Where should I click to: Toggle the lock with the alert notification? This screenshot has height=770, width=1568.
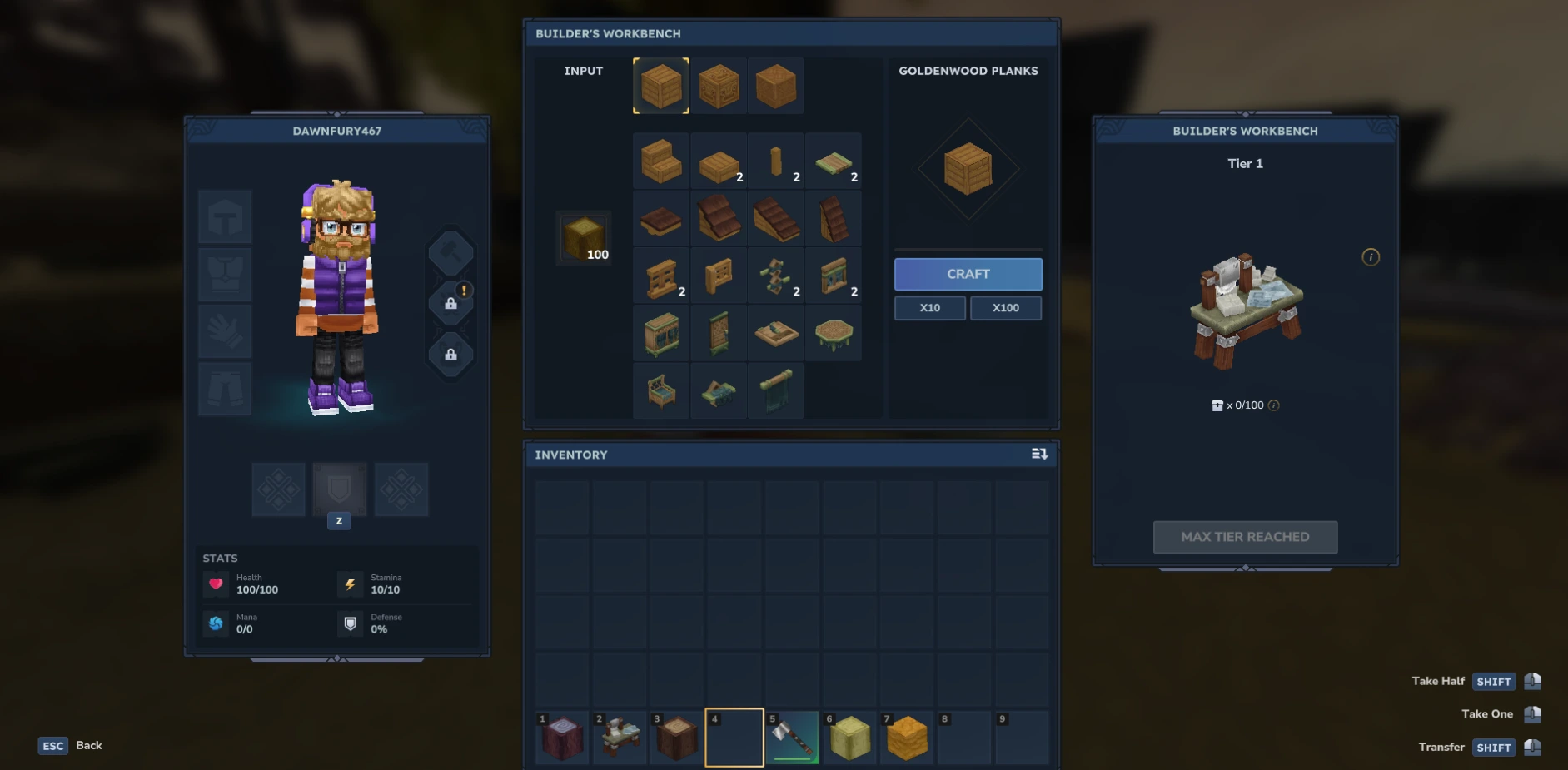point(450,302)
